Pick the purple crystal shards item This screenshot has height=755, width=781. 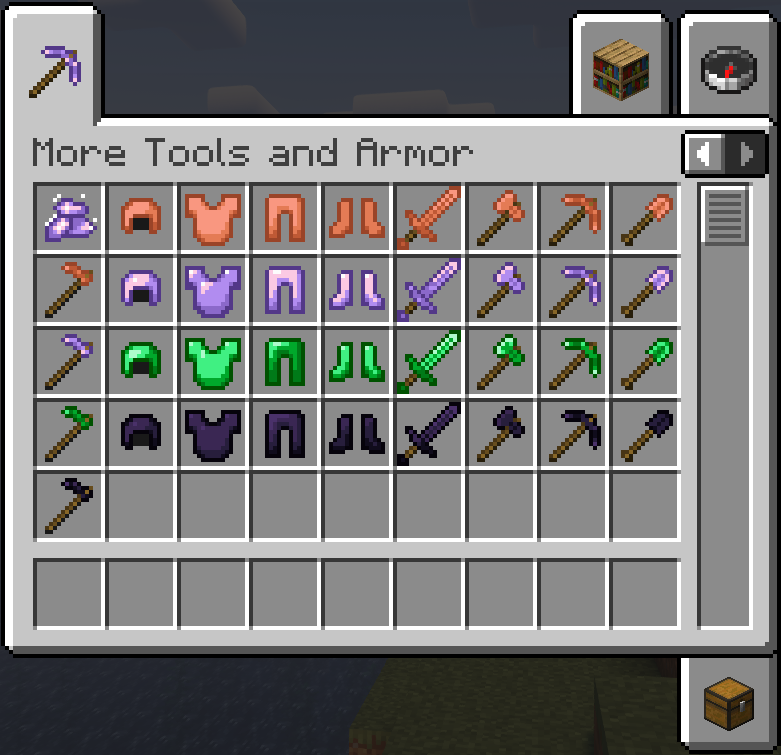70,218
